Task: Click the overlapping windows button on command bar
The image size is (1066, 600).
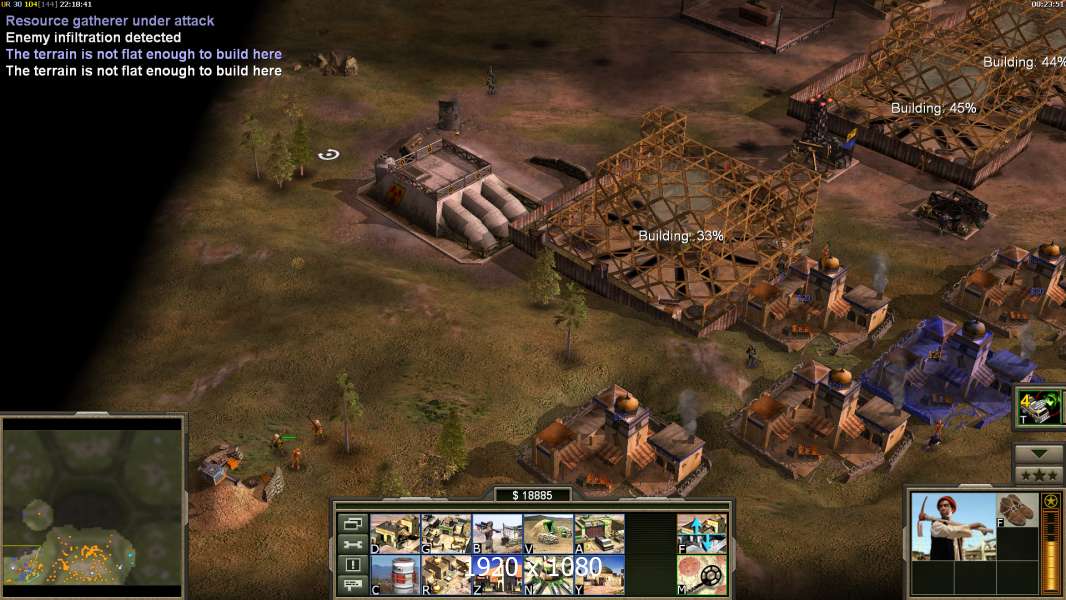Action: click(352, 523)
